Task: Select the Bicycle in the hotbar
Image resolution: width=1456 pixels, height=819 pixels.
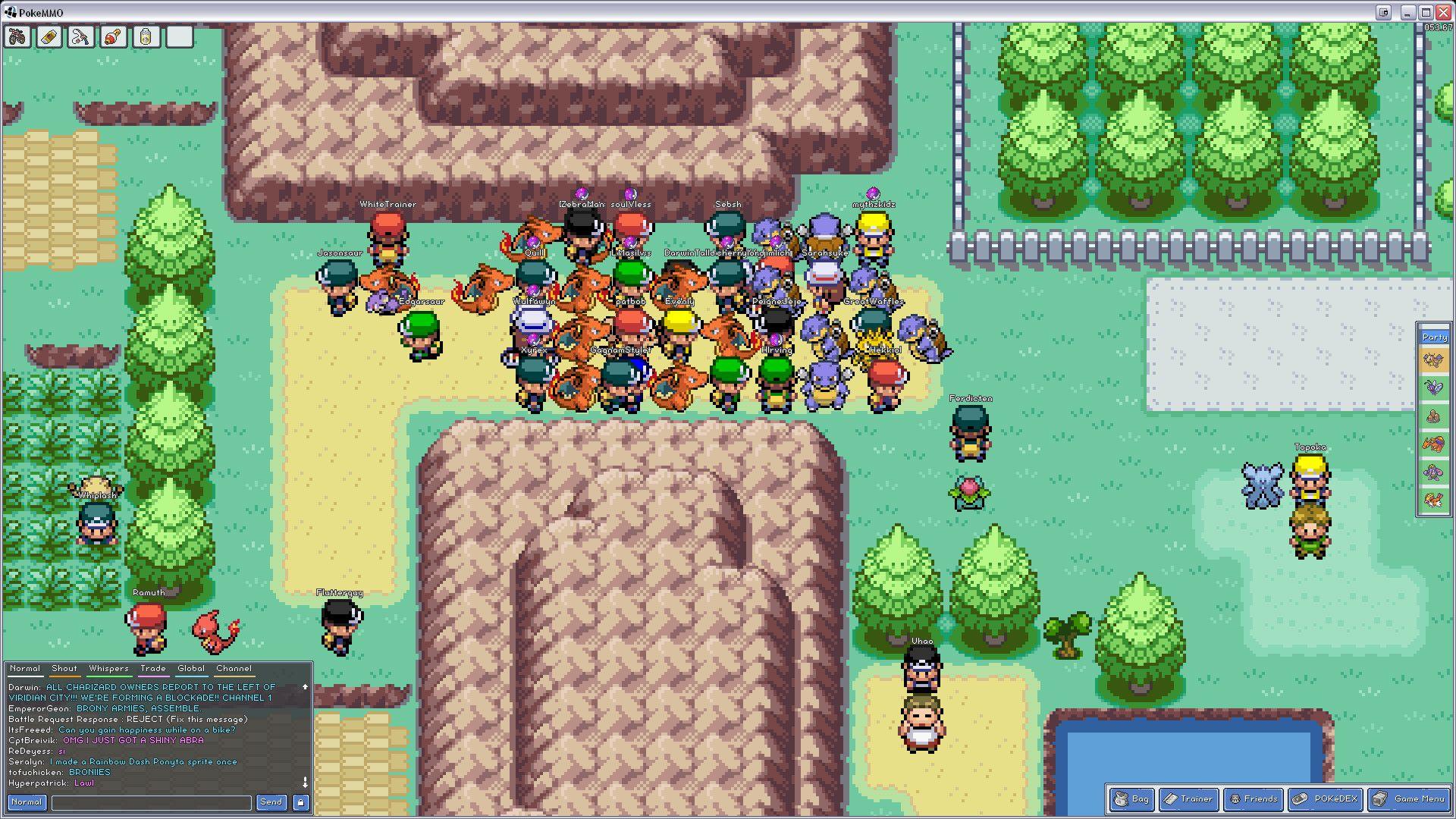Action: click(x=17, y=36)
